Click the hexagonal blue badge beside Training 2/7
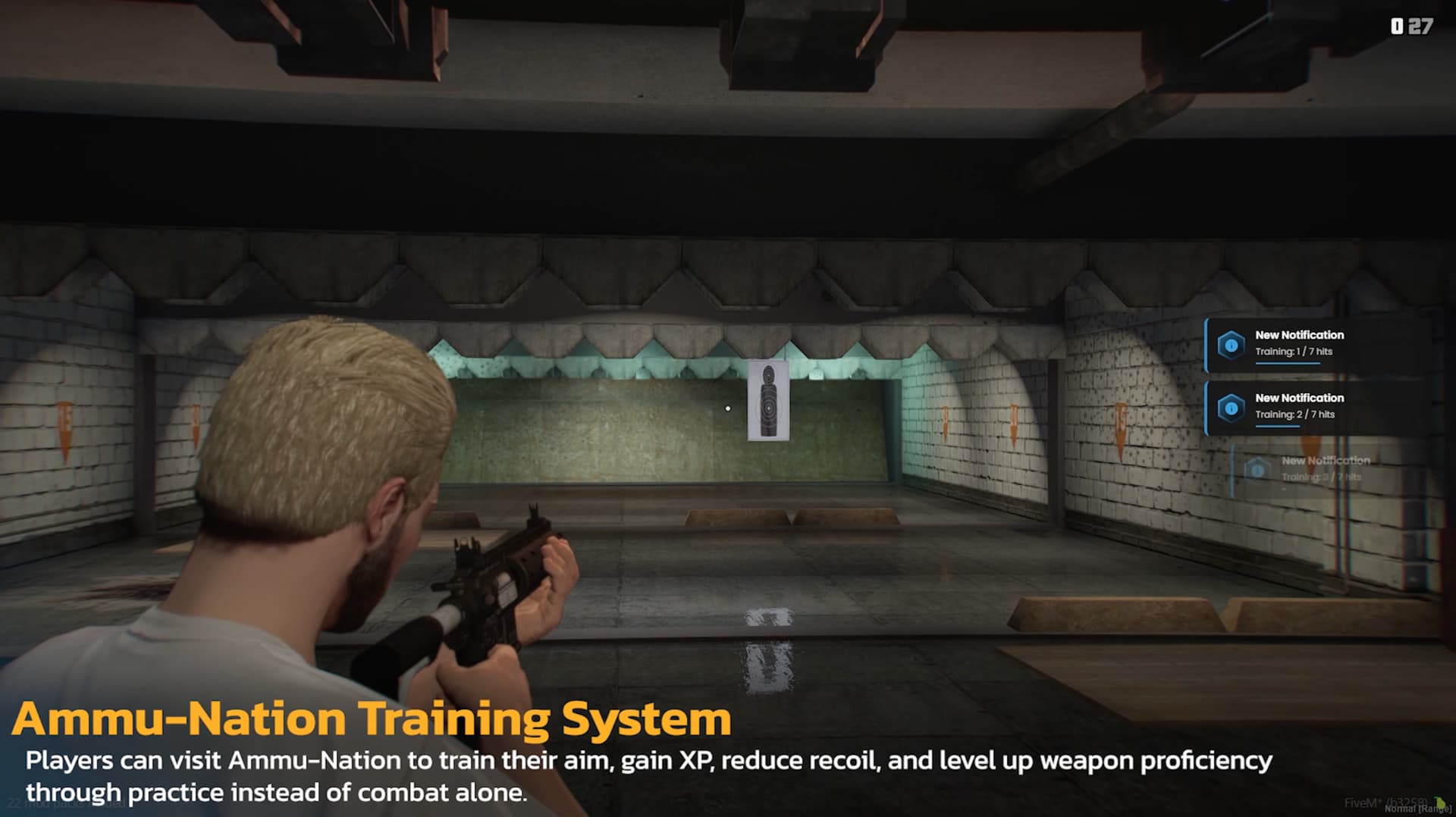Screen dimensions: 1456x817 pos(1232,408)
